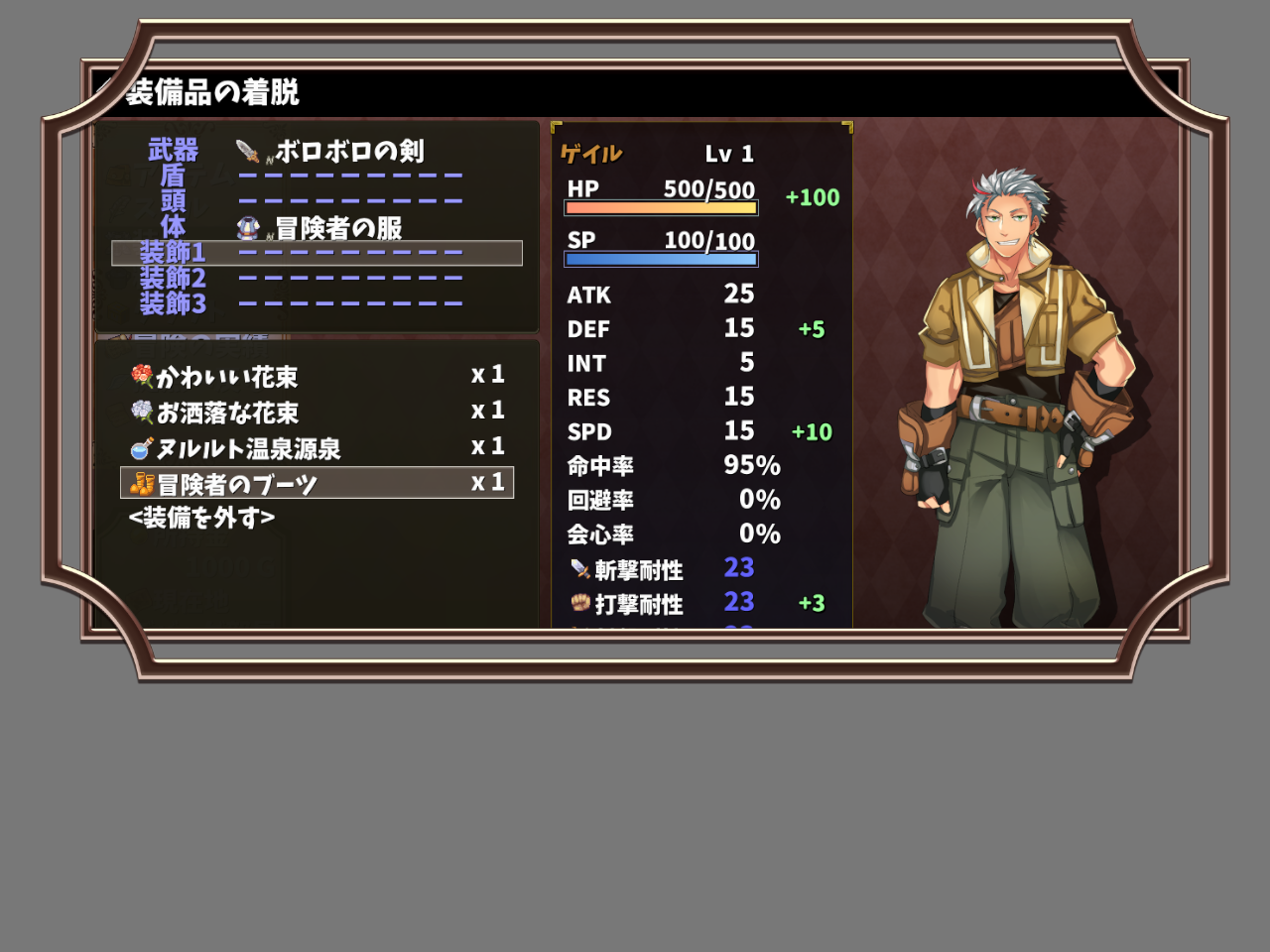Select お洒落な花束 from the item list
The width and height of the screenshot is (1270, 952).
[317, 413]
